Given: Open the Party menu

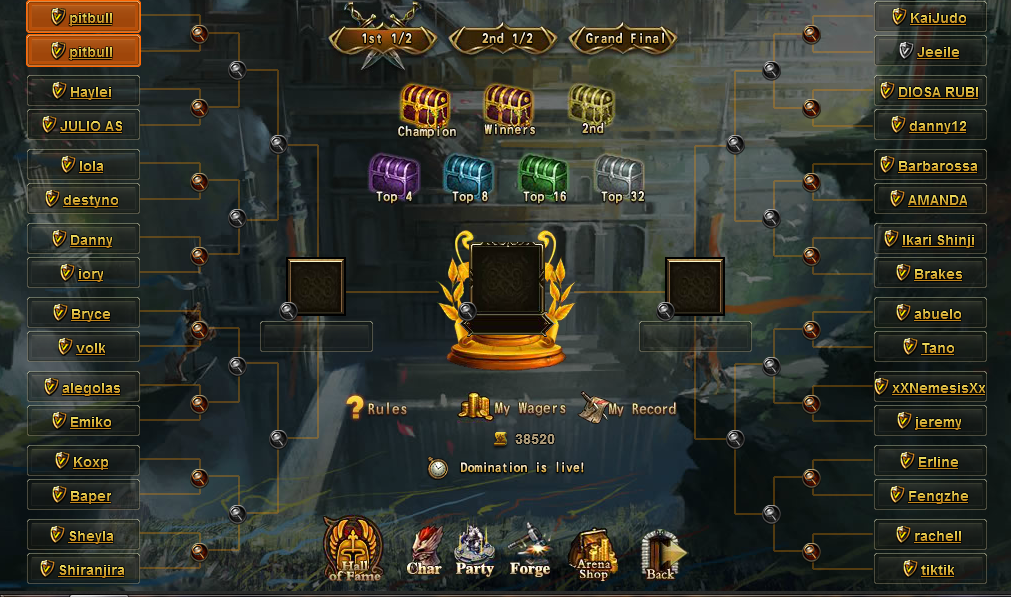Looking at the screenshot, I should pyautogui.click(x=474, y=551).
